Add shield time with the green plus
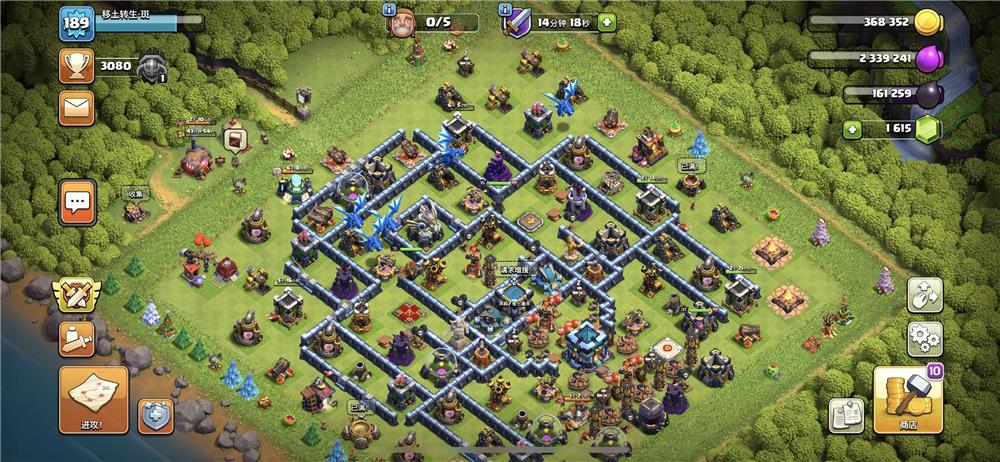The image size is (1000, 462). pyautogui.click(x=607, y=23)
